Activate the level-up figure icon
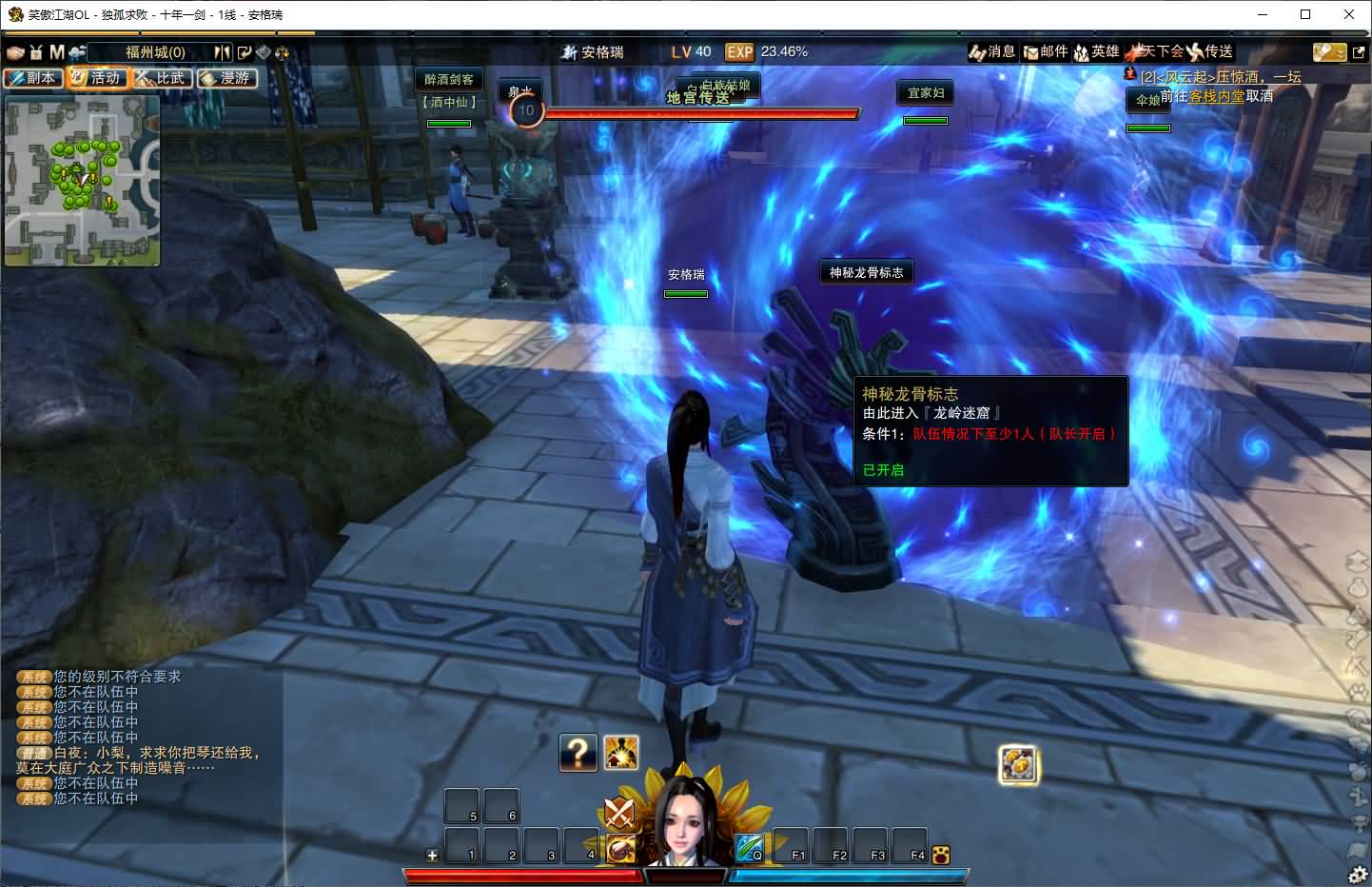1372x887 pixels. [x=621, y=753]
